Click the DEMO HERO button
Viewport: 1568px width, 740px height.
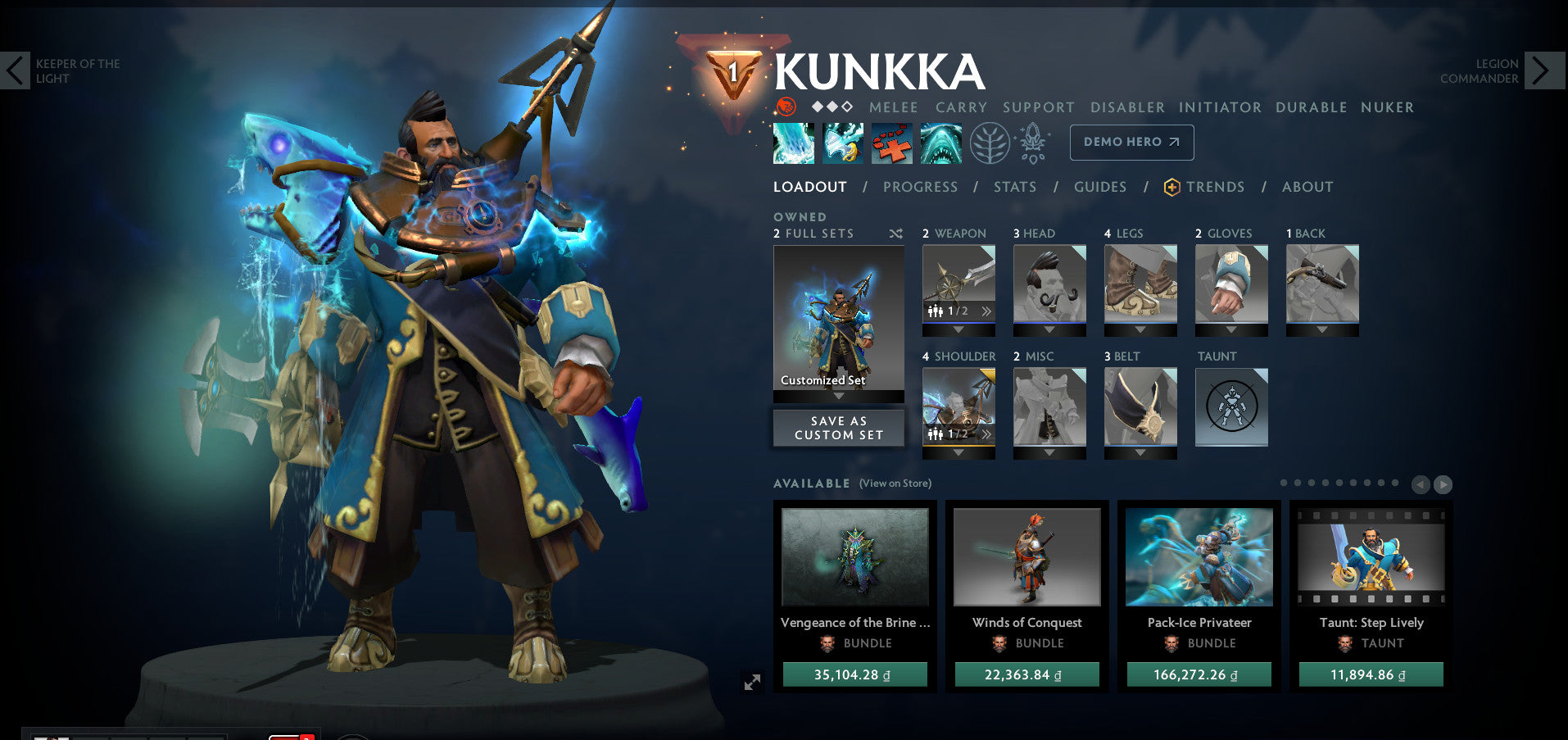(x=1131, y=142)
